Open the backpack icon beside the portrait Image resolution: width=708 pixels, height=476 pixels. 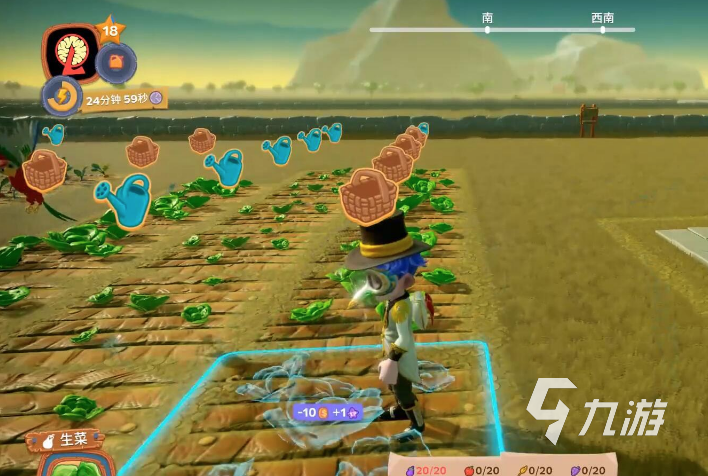115,62
